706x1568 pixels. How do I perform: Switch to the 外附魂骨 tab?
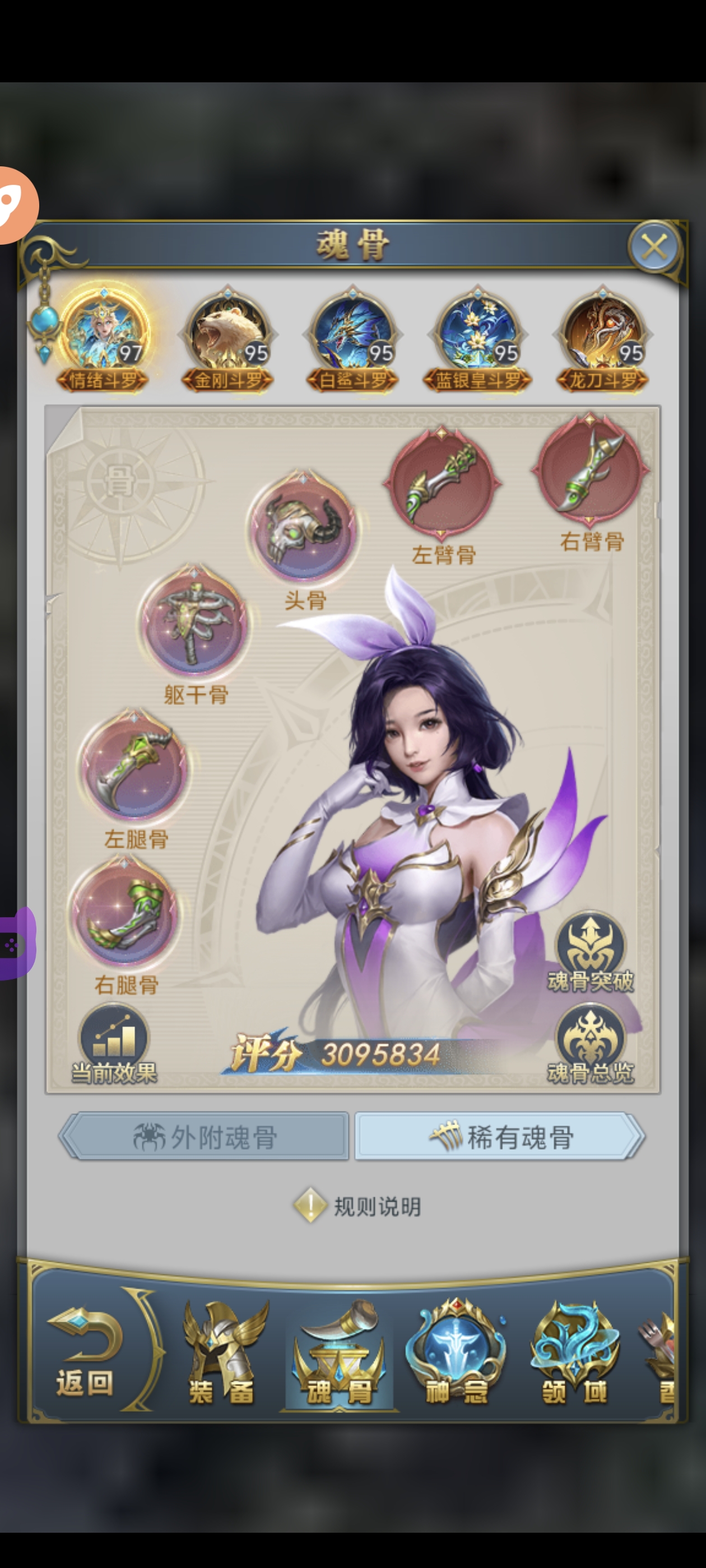(205, 1136)
